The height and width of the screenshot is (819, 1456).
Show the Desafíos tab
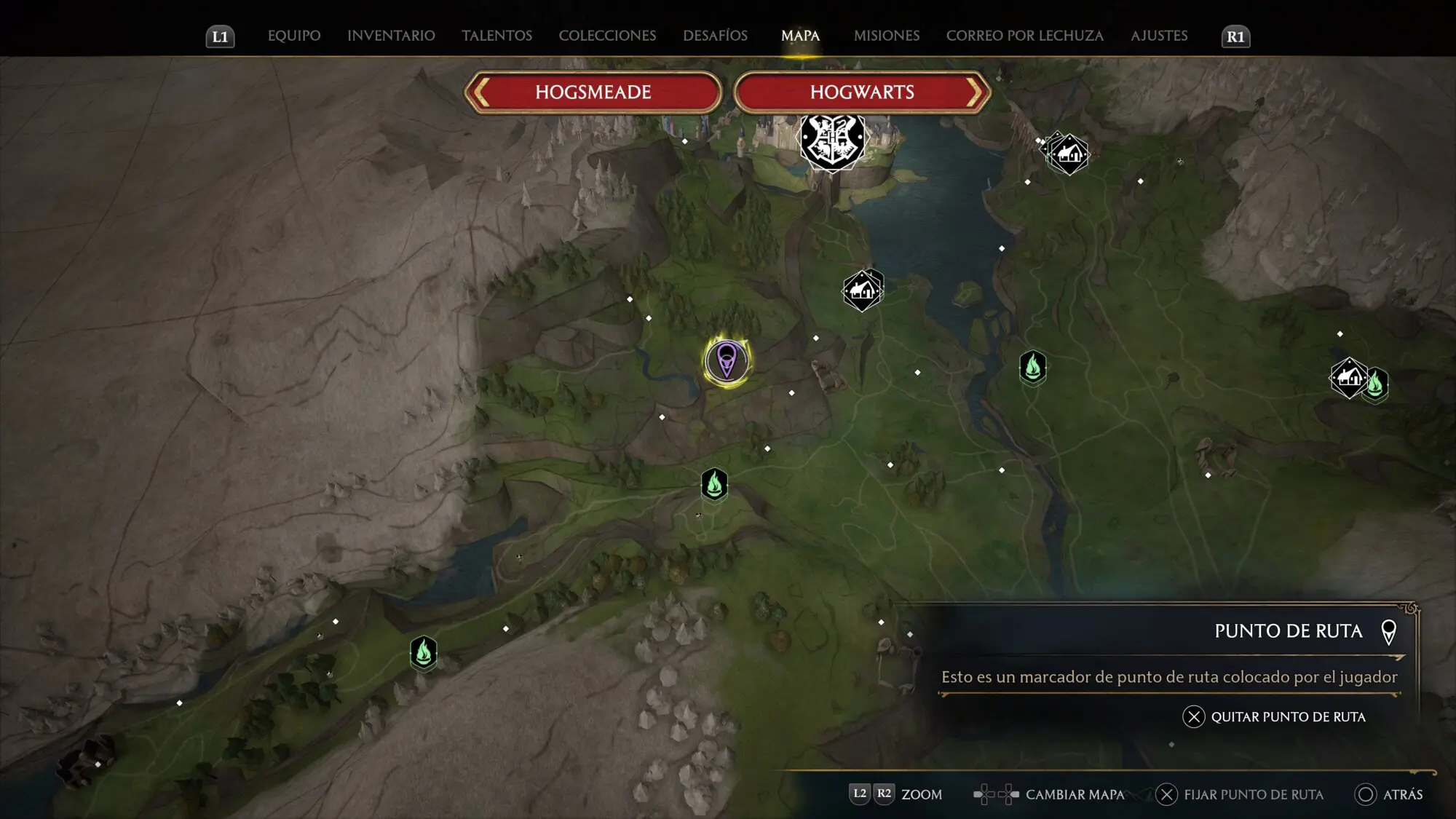click(x=715, y=36)
